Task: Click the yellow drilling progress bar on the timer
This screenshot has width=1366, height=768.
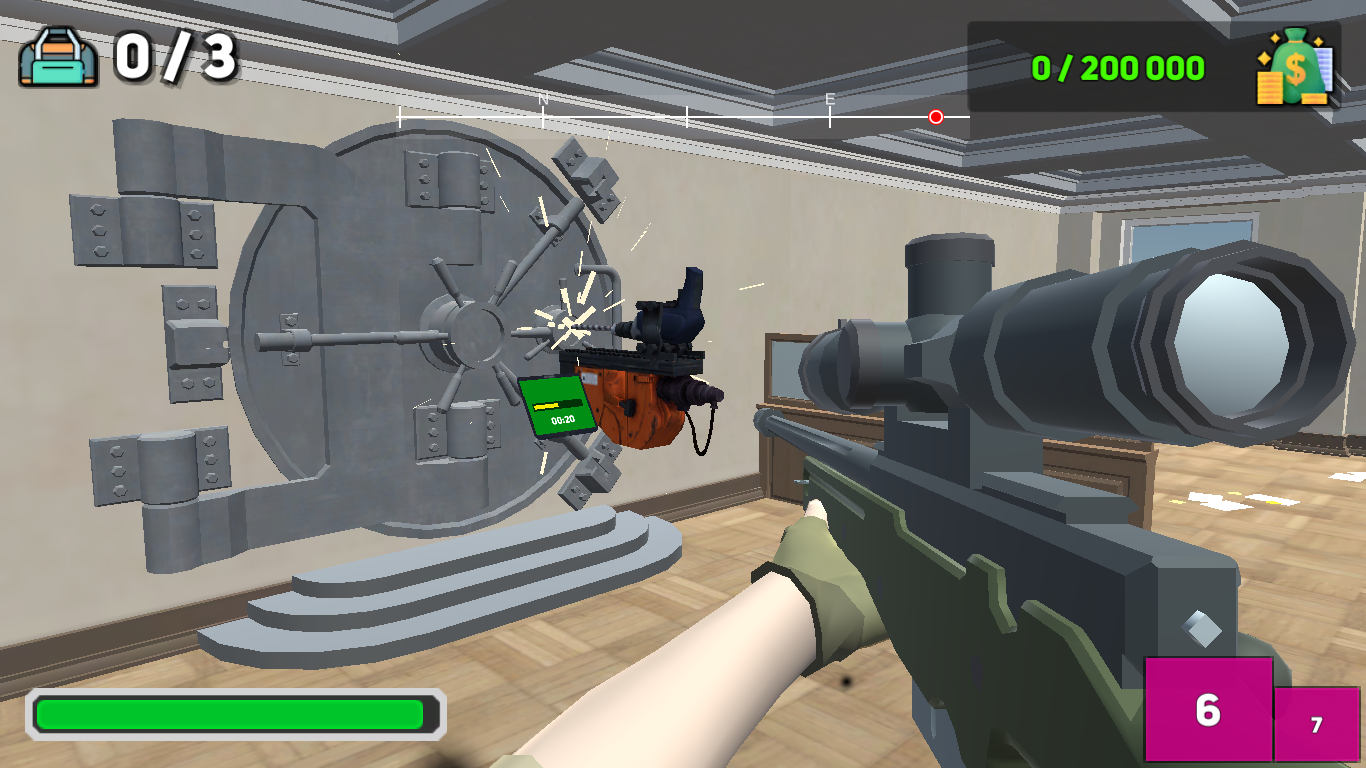Action: tap(547, 405)
